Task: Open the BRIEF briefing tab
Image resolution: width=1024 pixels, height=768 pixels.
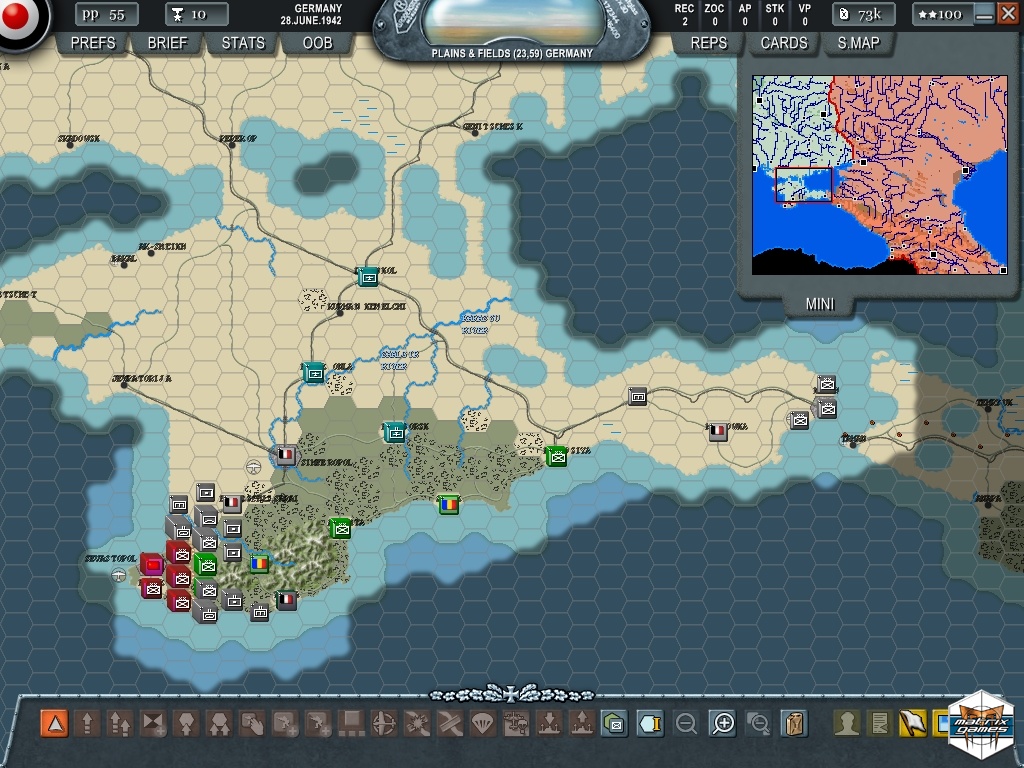Action: (x=167, y=43)
